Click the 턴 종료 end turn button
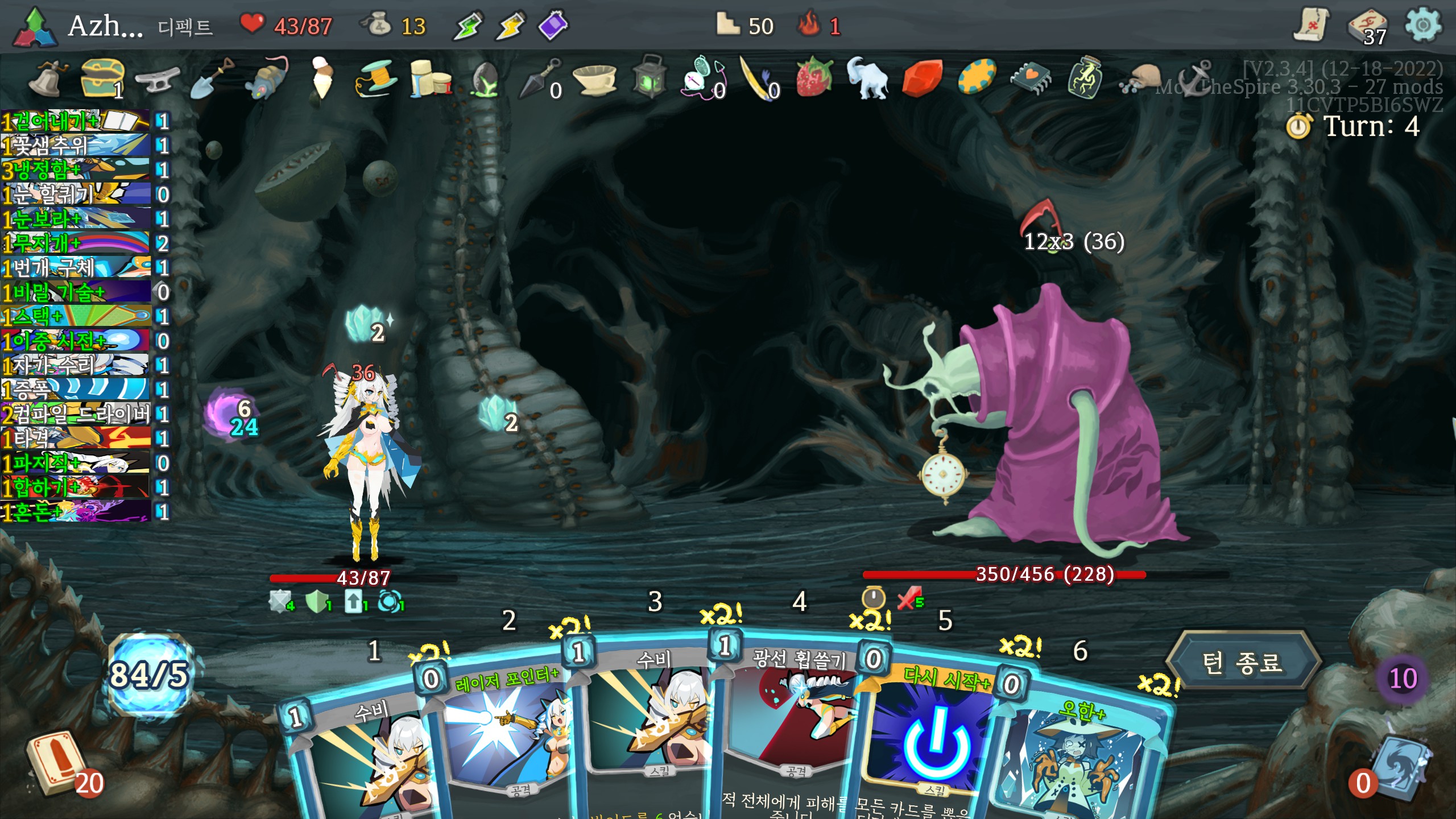The height and width of the screenshot is (819, 1456). coord(1242,663)
